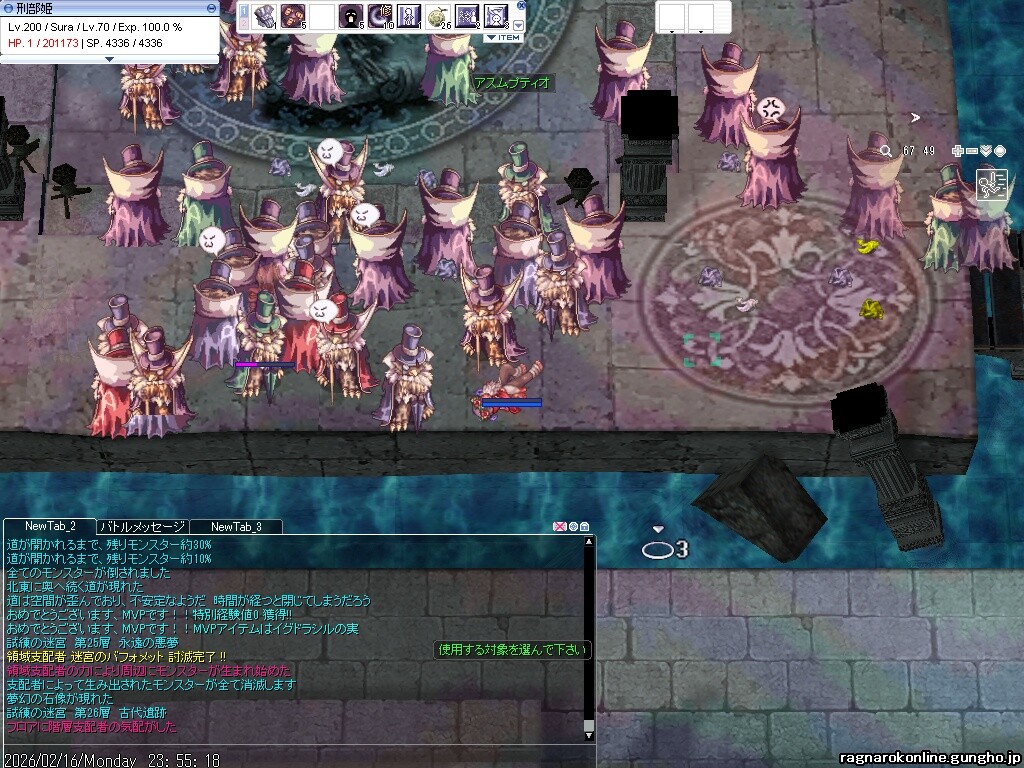Click the minimap double-chevron button

tap(986, 151)
